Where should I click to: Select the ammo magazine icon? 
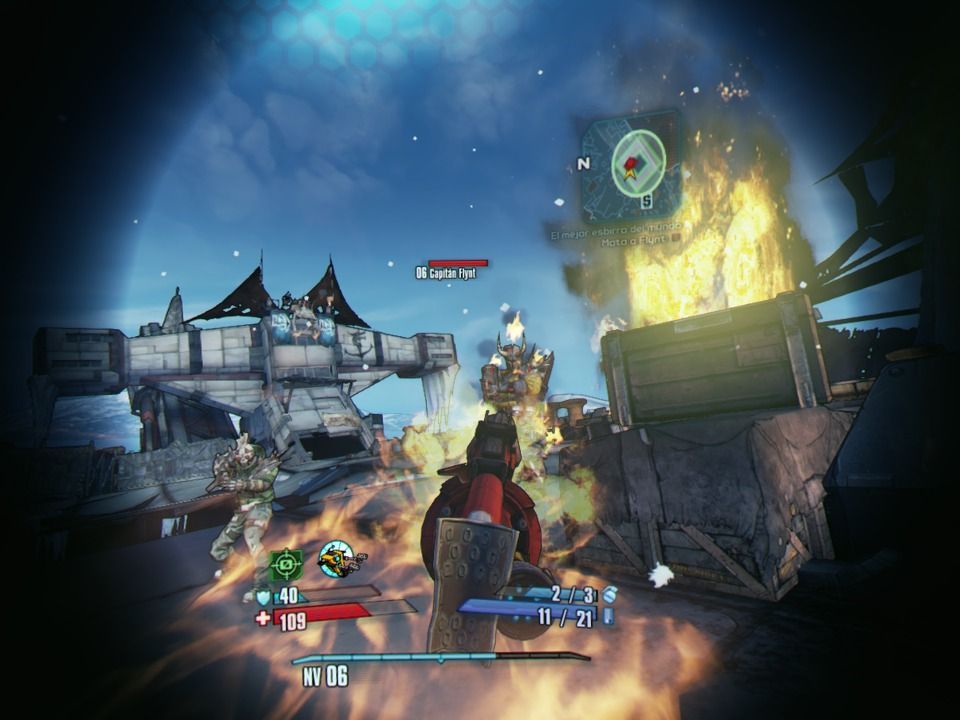point(607,617)
